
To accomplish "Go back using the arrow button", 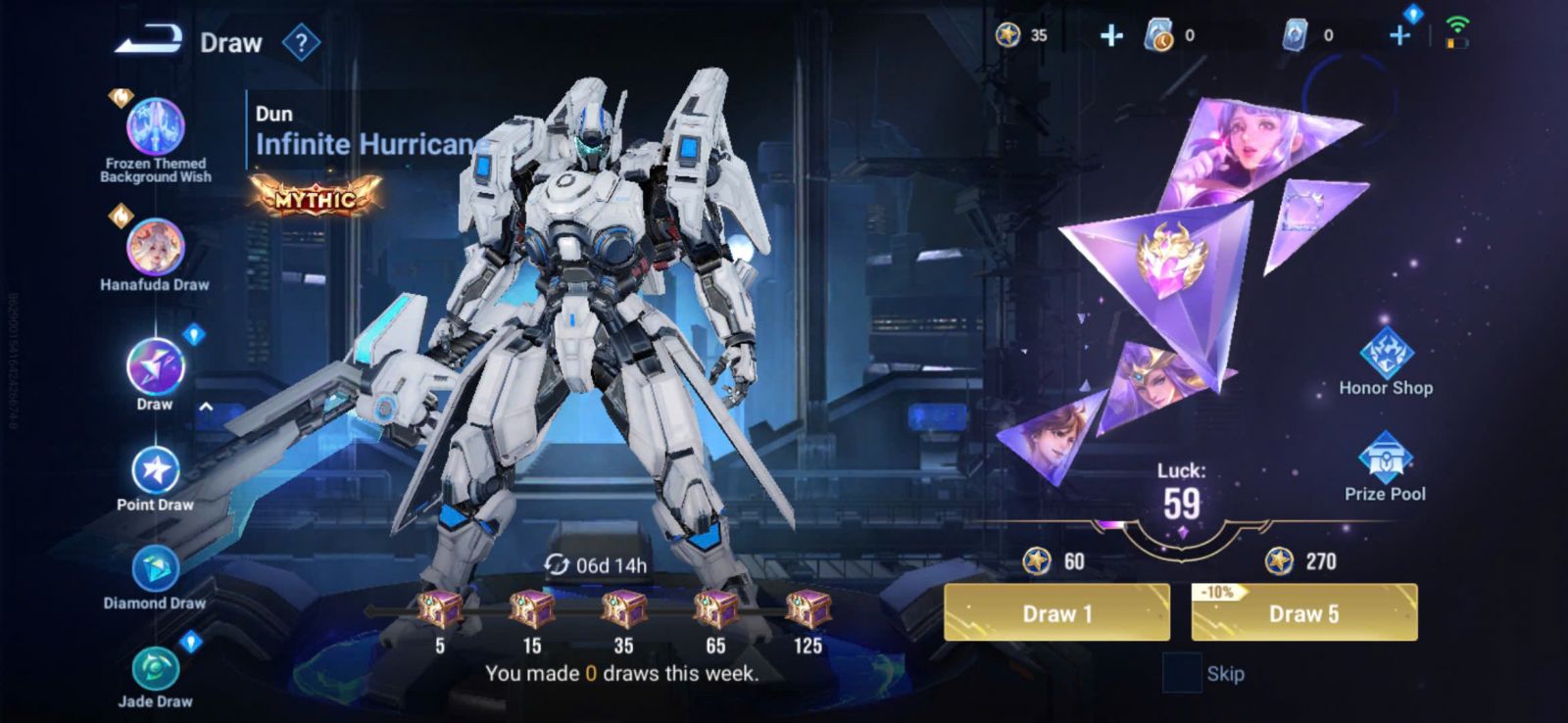I will 149,40.
